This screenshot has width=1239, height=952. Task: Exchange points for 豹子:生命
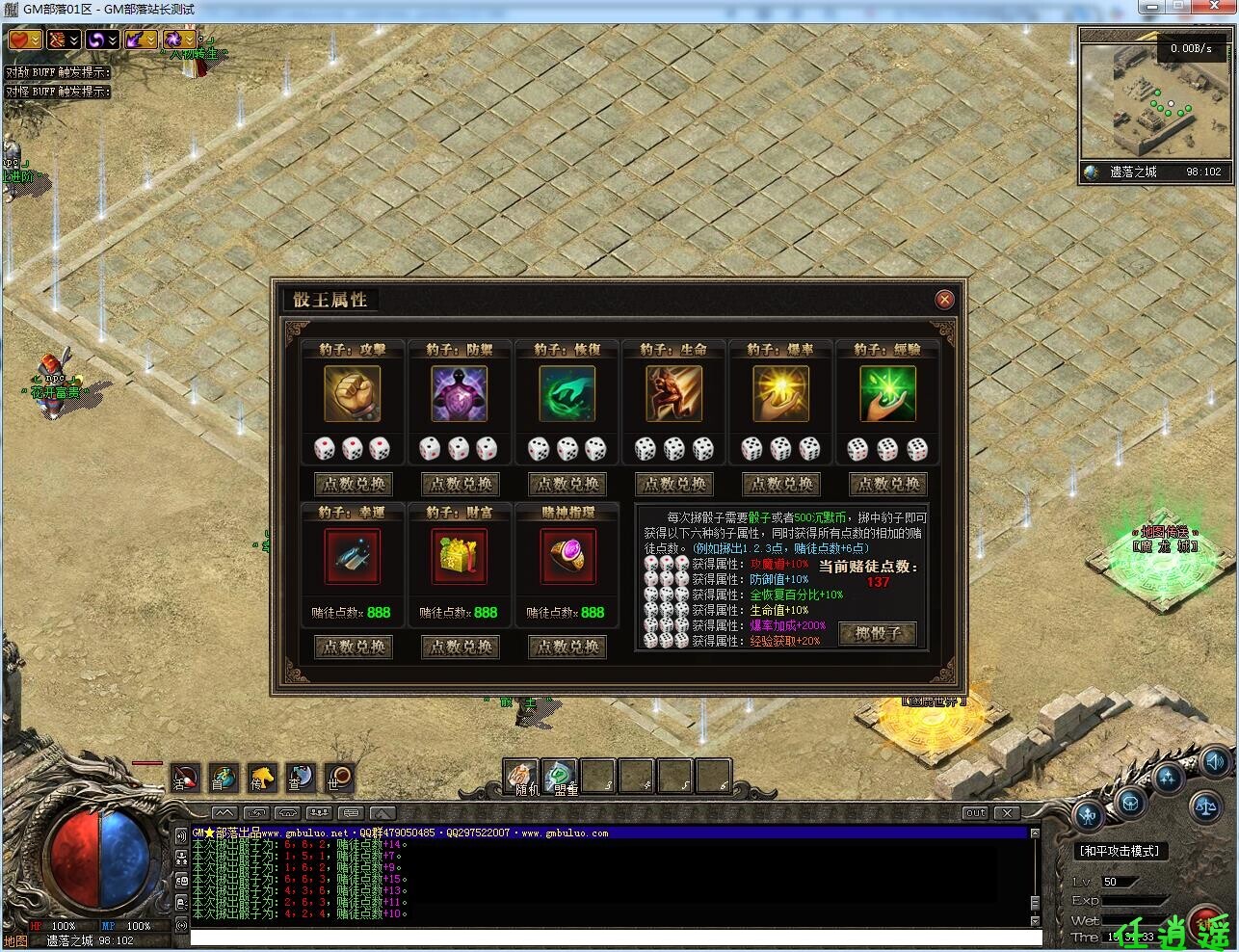(x=673, y=484)
